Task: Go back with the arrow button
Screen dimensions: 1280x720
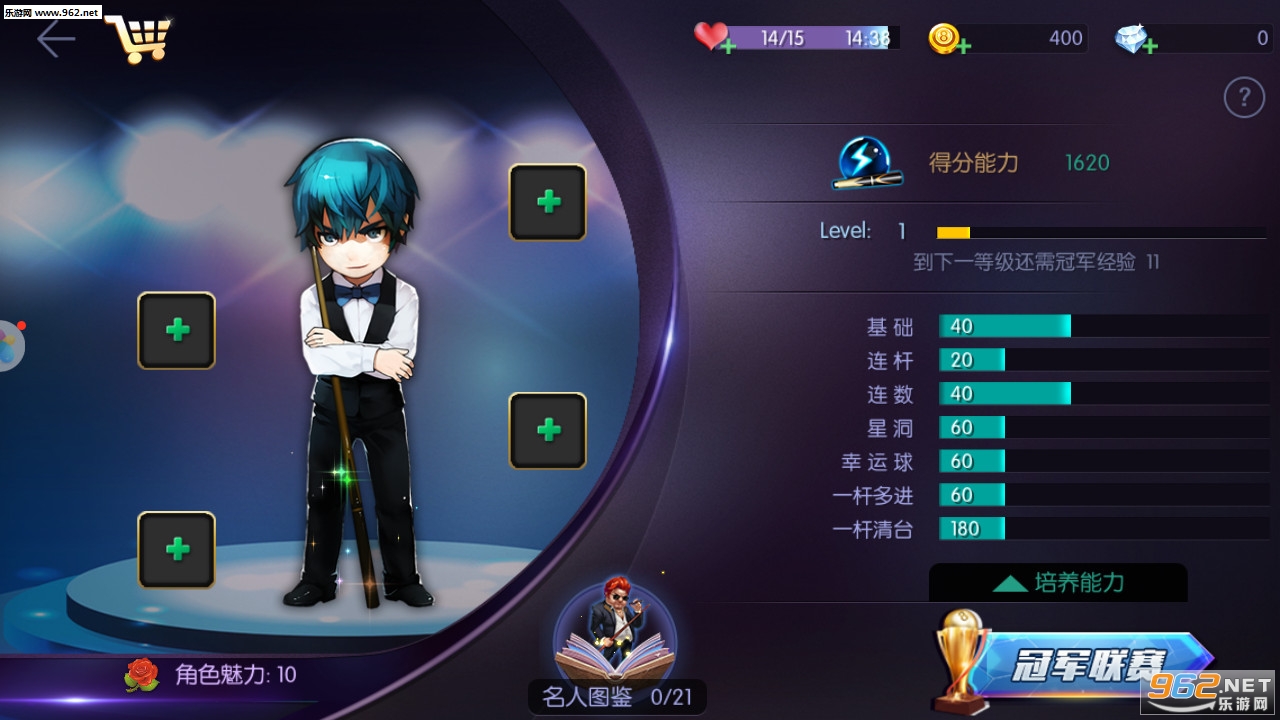Action: click(x=56, y=39)
